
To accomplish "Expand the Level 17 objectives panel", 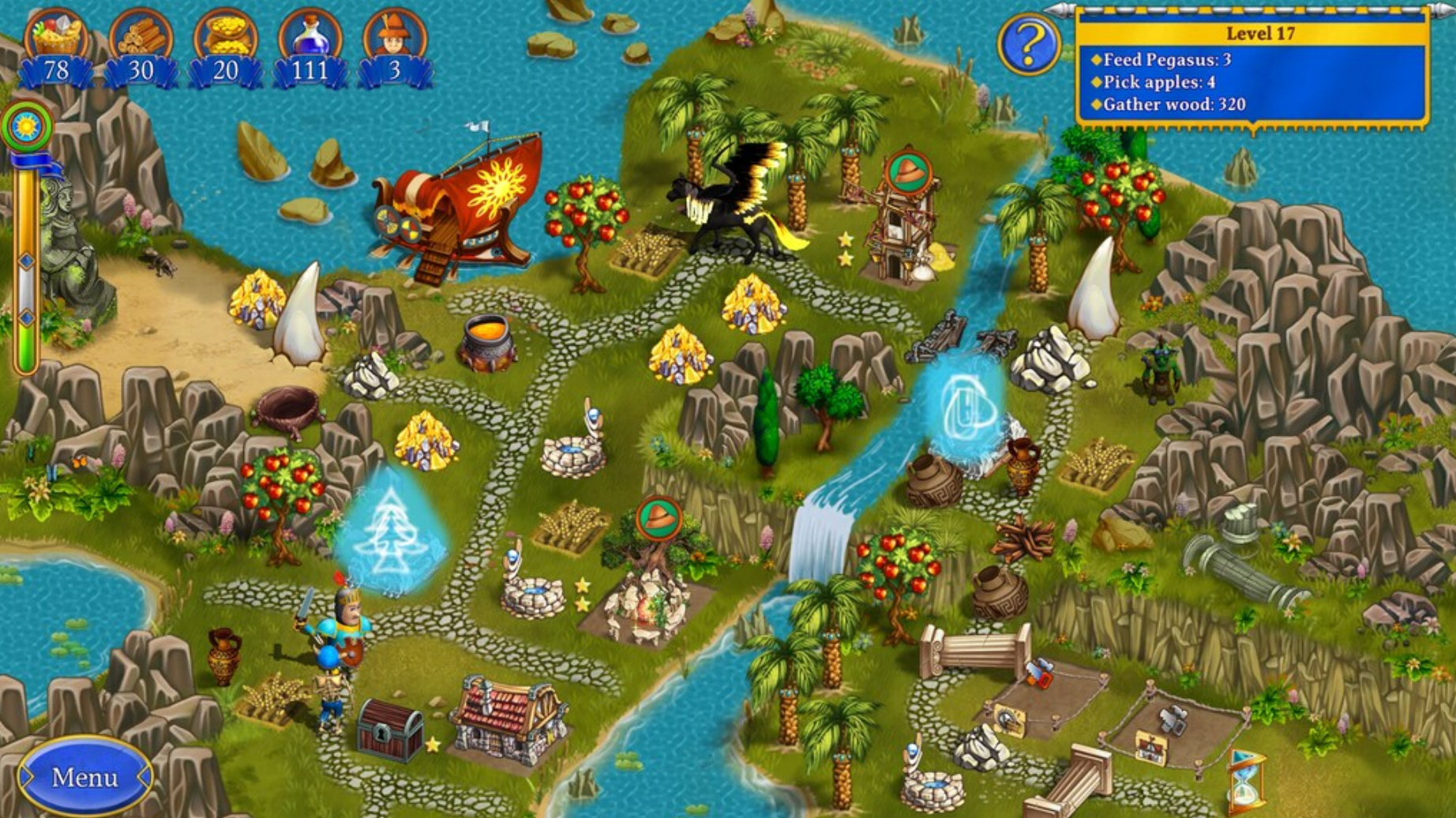I will 1261,32.
